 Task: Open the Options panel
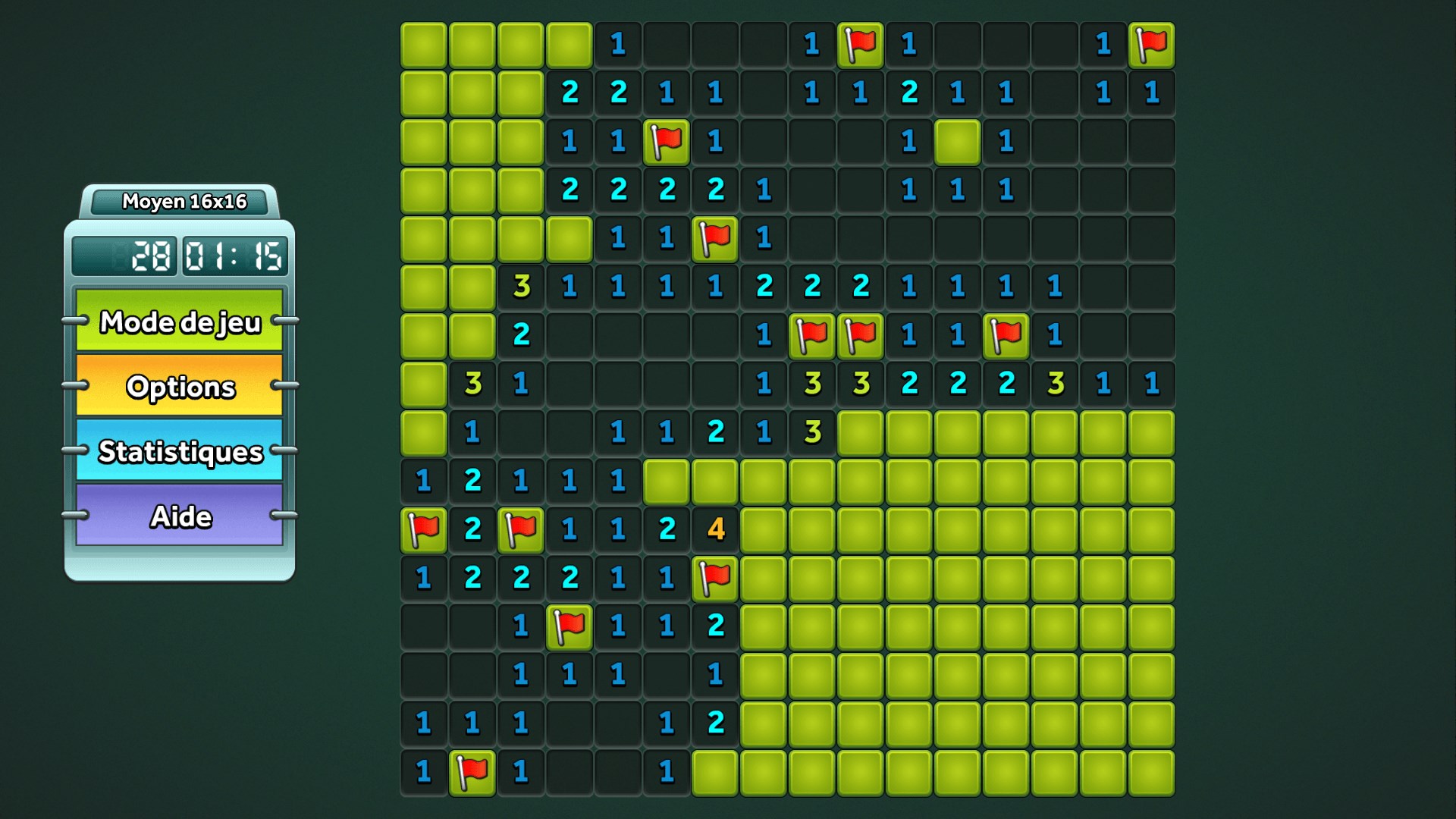[x=180, y=388]
